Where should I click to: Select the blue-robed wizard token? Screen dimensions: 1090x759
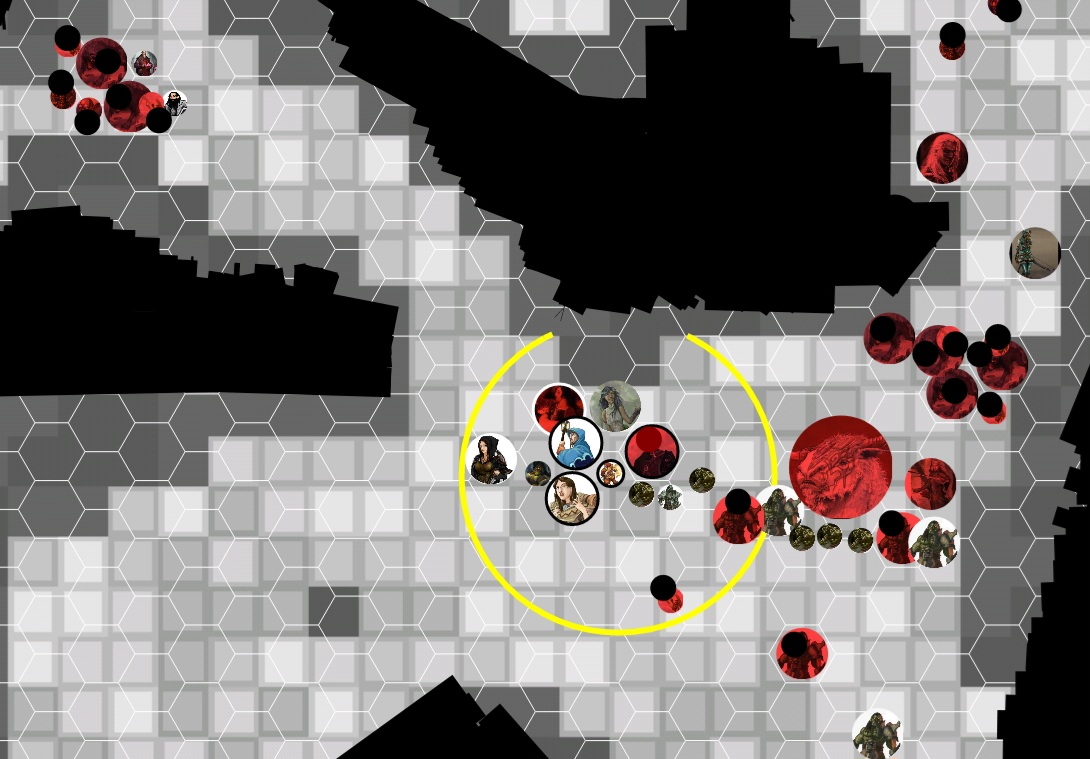[x=576, y=444]
